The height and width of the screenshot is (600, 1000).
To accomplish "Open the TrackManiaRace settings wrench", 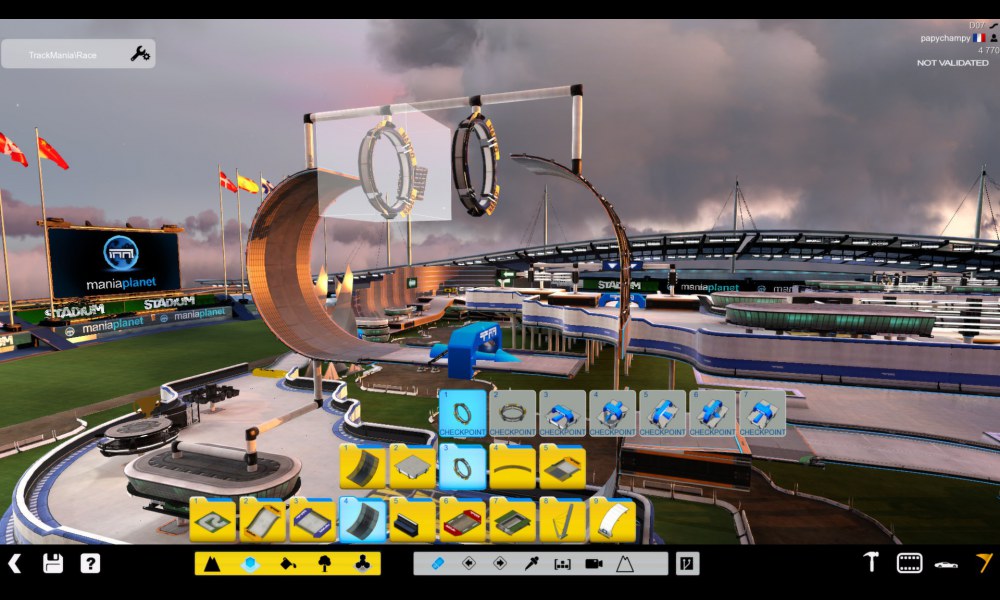I will coord(140,54).
